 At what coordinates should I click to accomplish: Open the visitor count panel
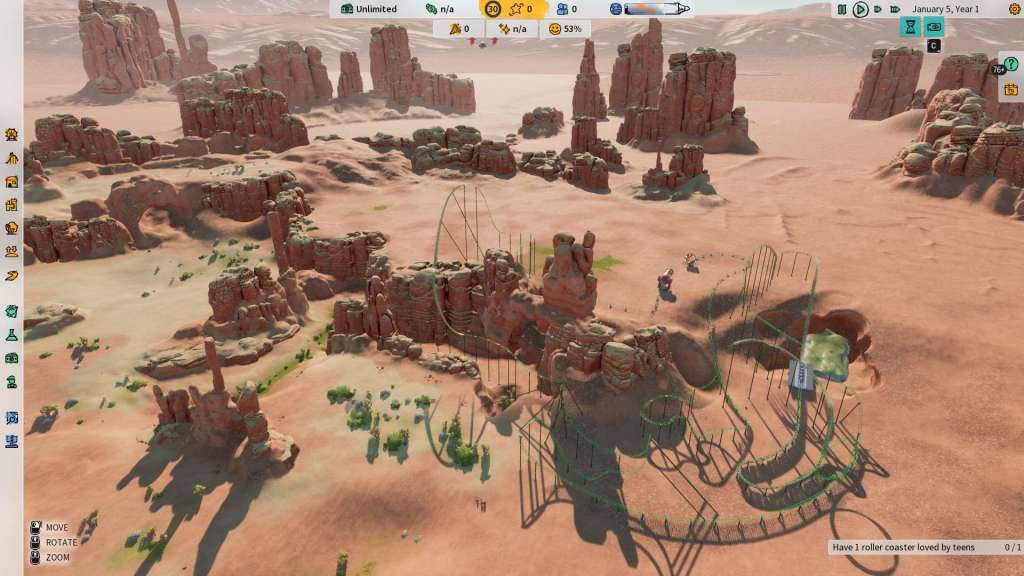(567, 9)
